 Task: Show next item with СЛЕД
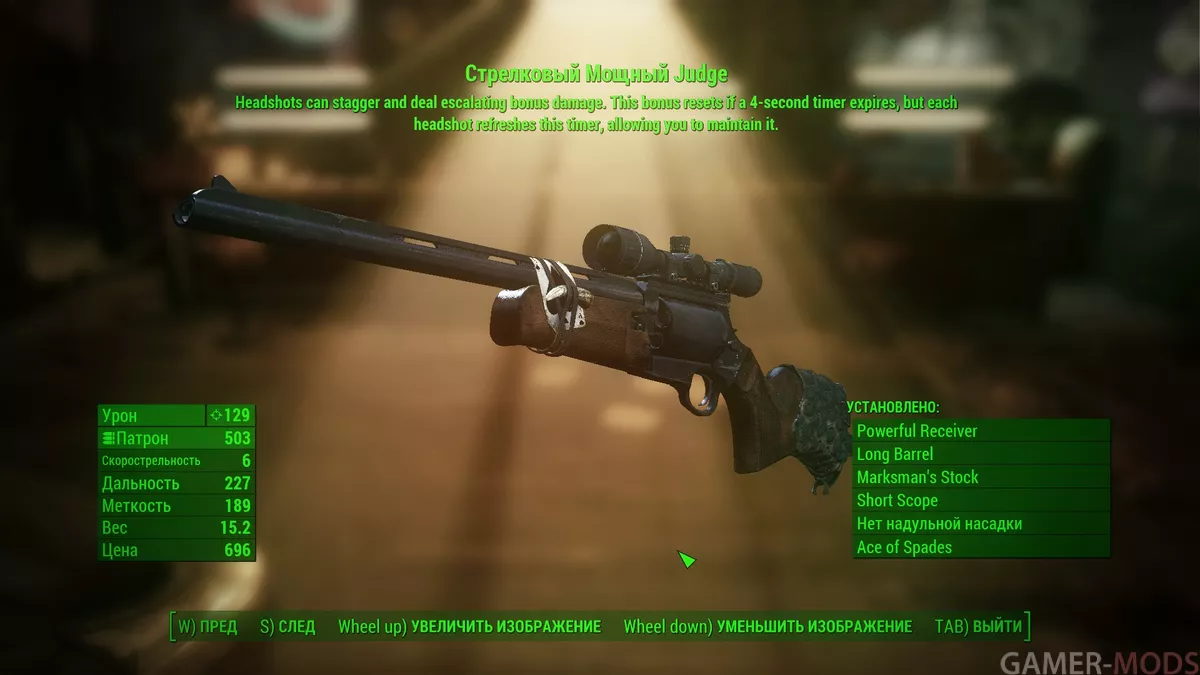point(287,627)
